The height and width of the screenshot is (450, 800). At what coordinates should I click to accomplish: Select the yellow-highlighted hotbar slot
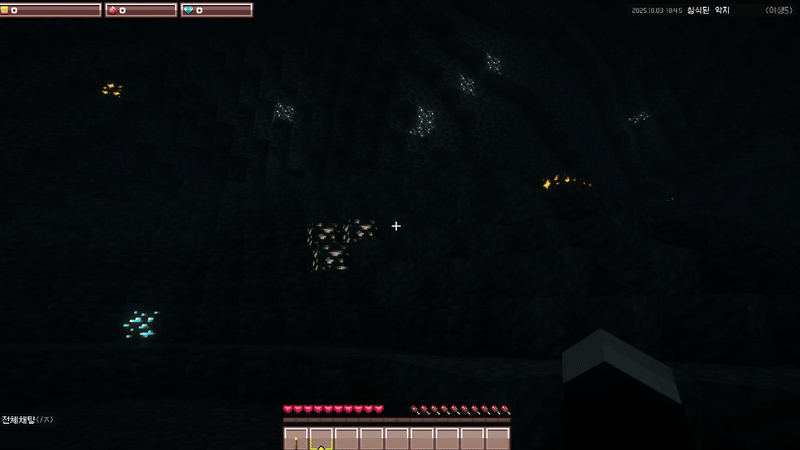tap(321, 439)
